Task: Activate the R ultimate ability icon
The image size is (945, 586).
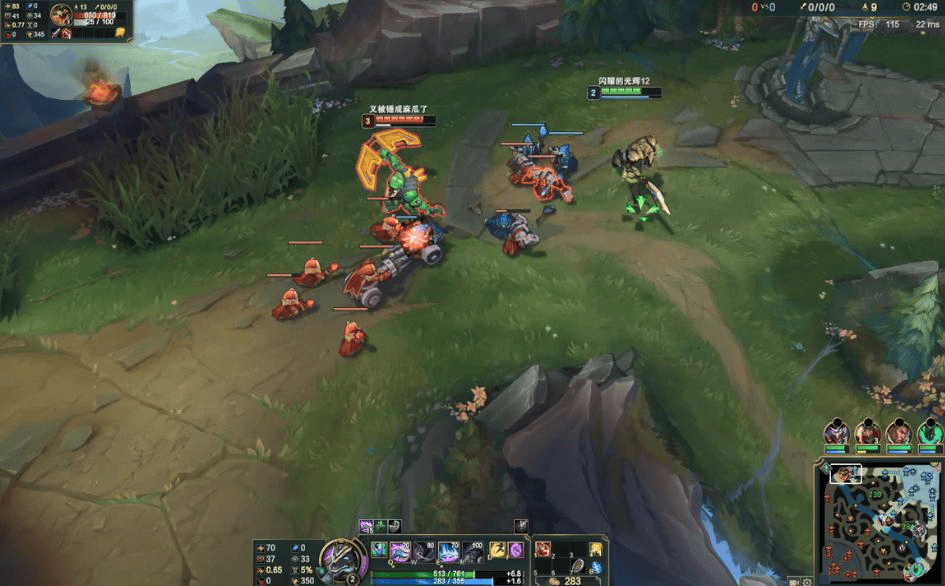Action: pyautogui.click(x=472, y=550)
